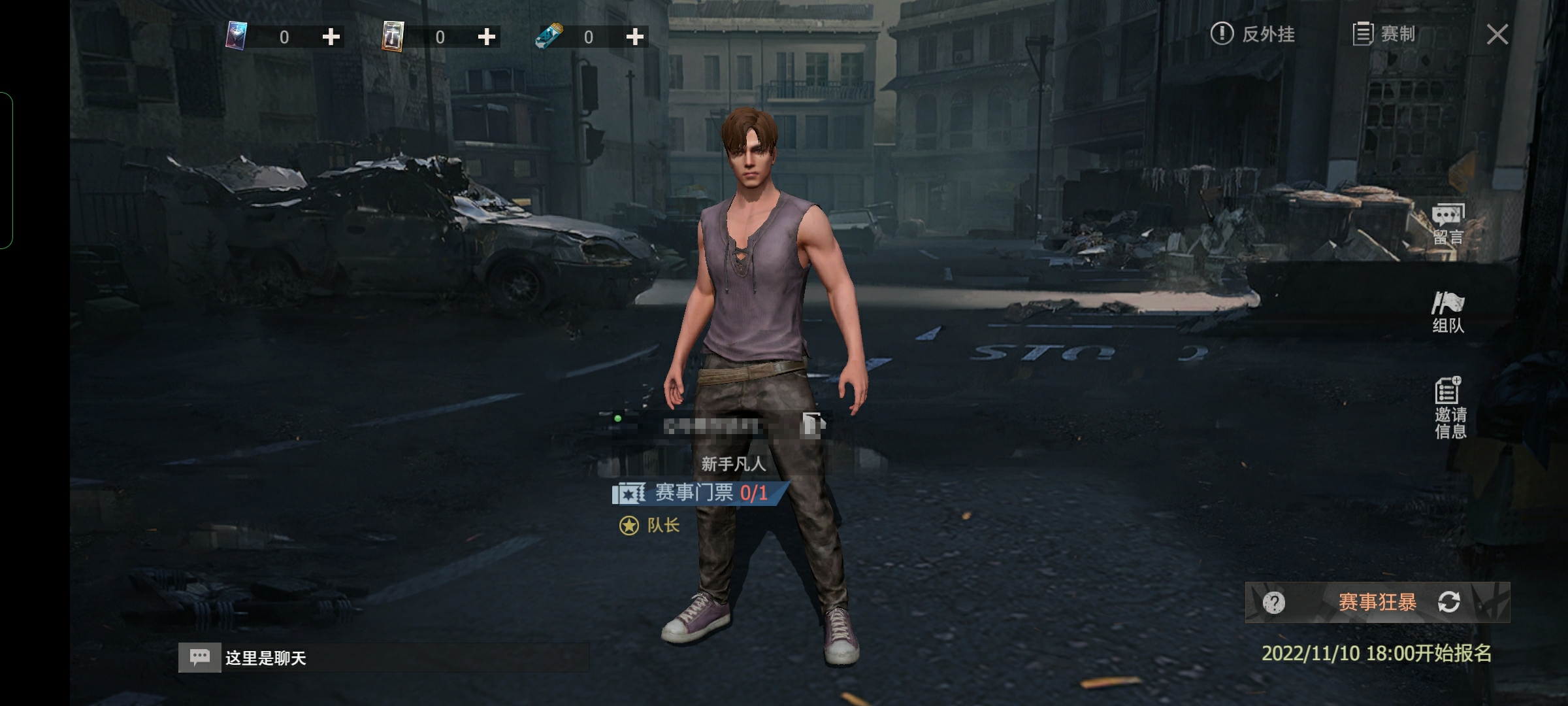The image size is (1568, 706).
Task: Check 邀请信息 invitation messages
Action: point(1450,408)
